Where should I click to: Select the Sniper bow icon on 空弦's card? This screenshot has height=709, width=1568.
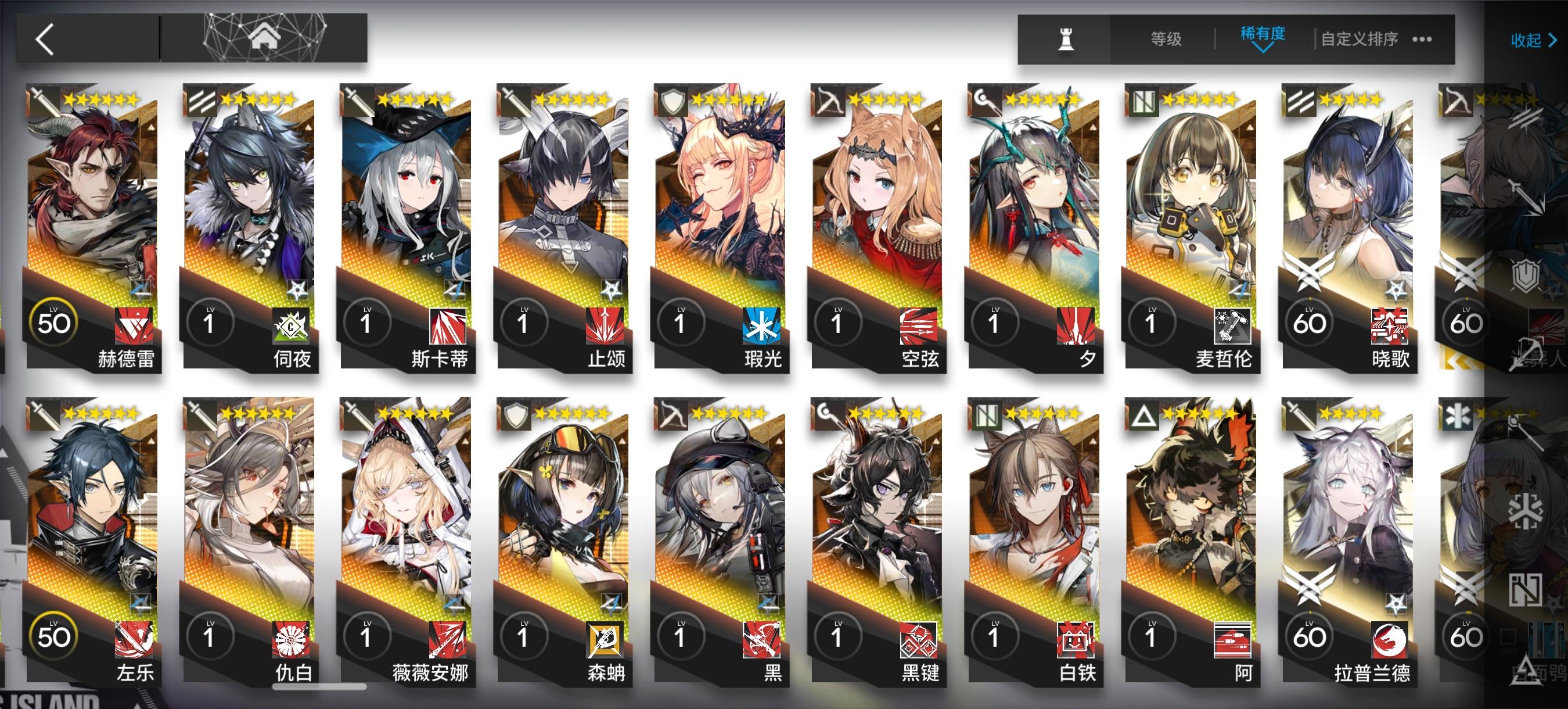tap(832, 99)
